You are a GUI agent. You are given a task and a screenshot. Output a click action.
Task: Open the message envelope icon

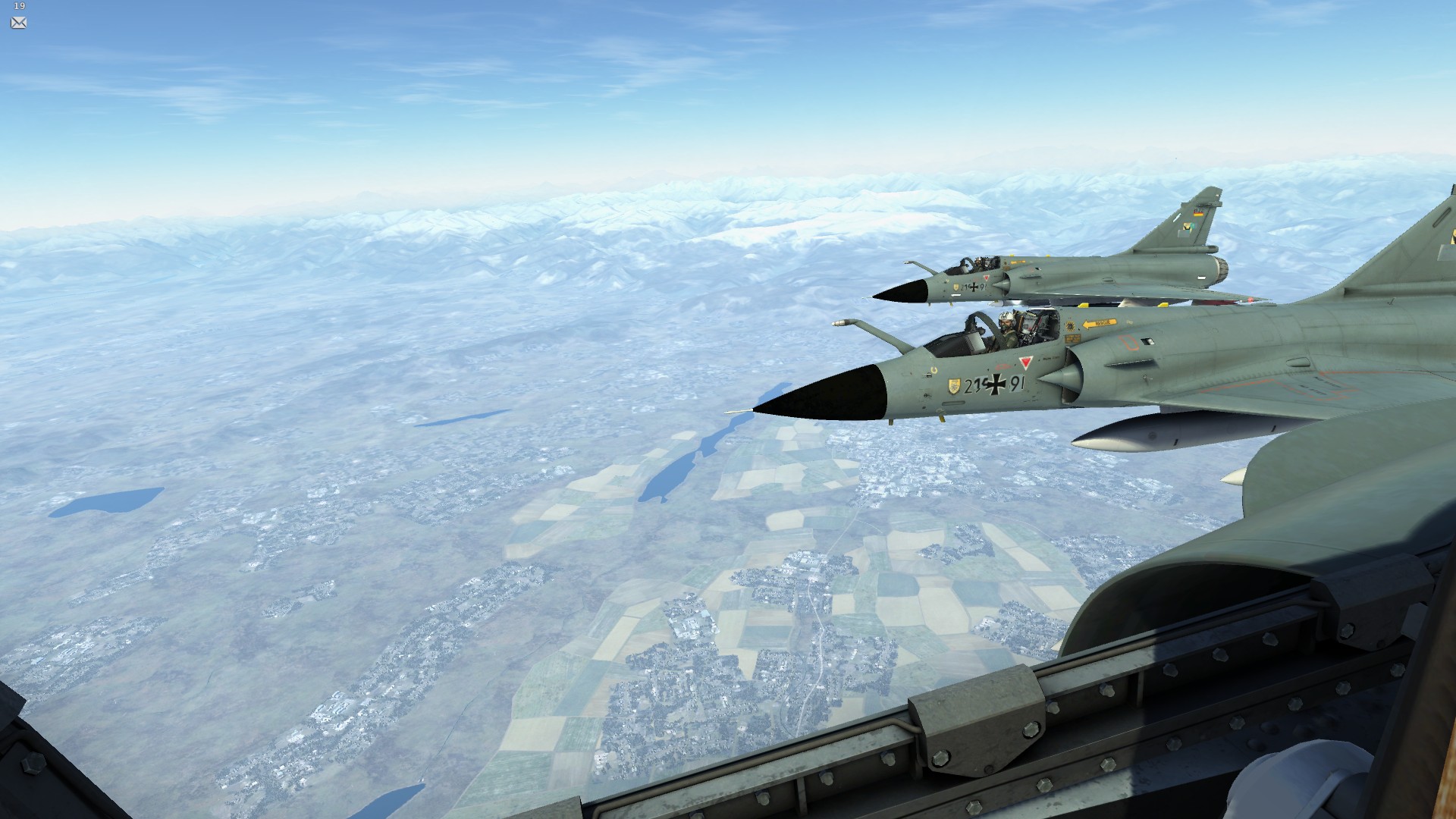pos(19,23)
